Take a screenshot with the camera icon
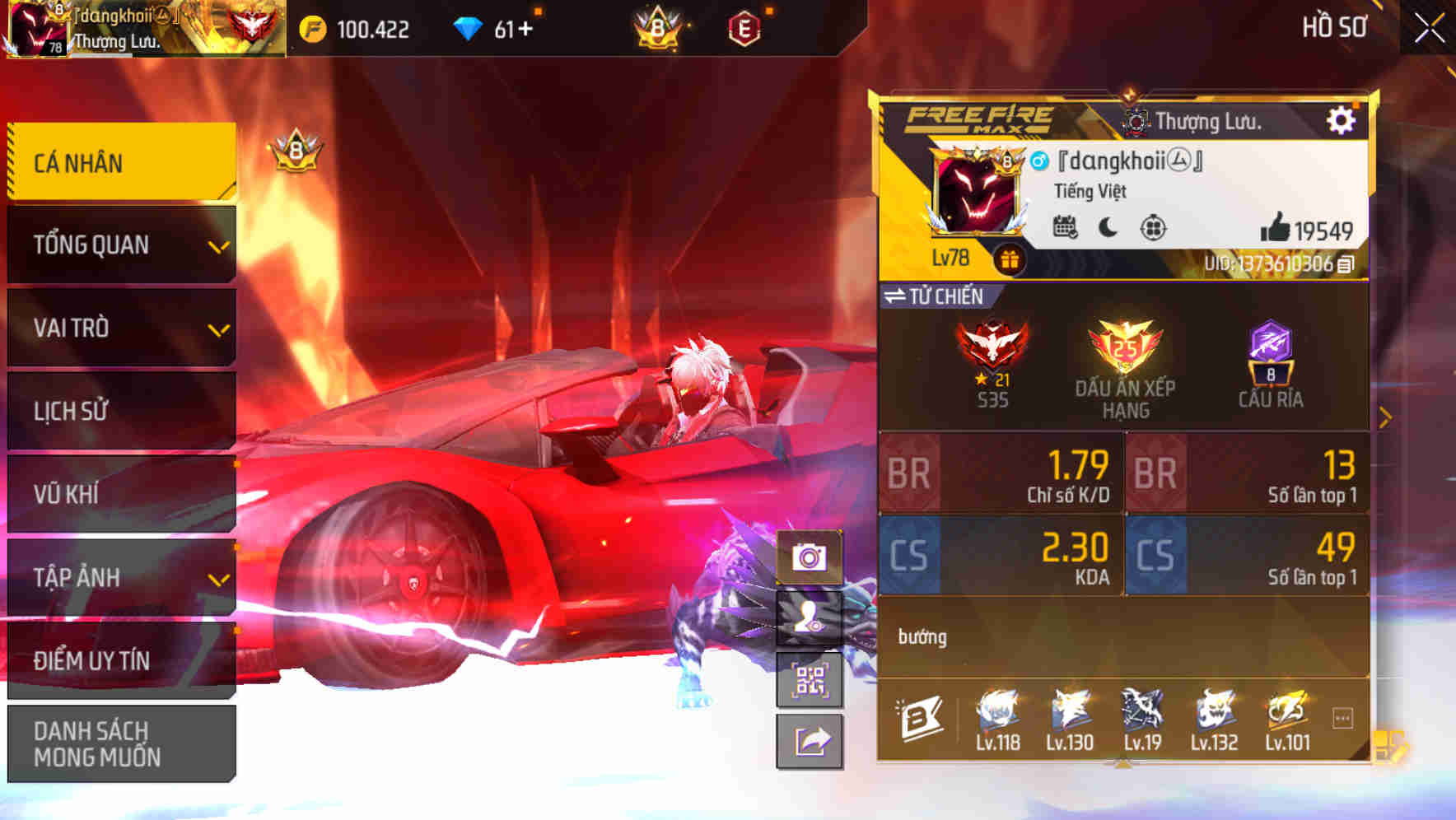 [811, 557]
